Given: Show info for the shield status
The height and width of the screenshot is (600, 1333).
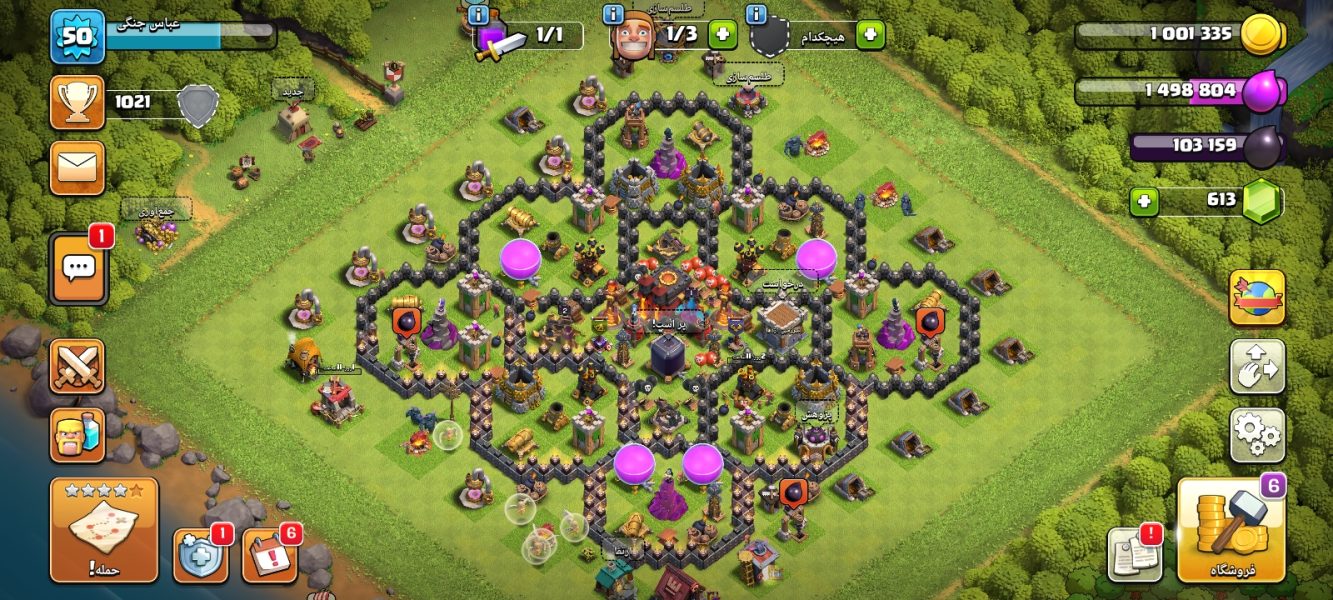Looking at the screenshot, I should click(x=757, y=14).
